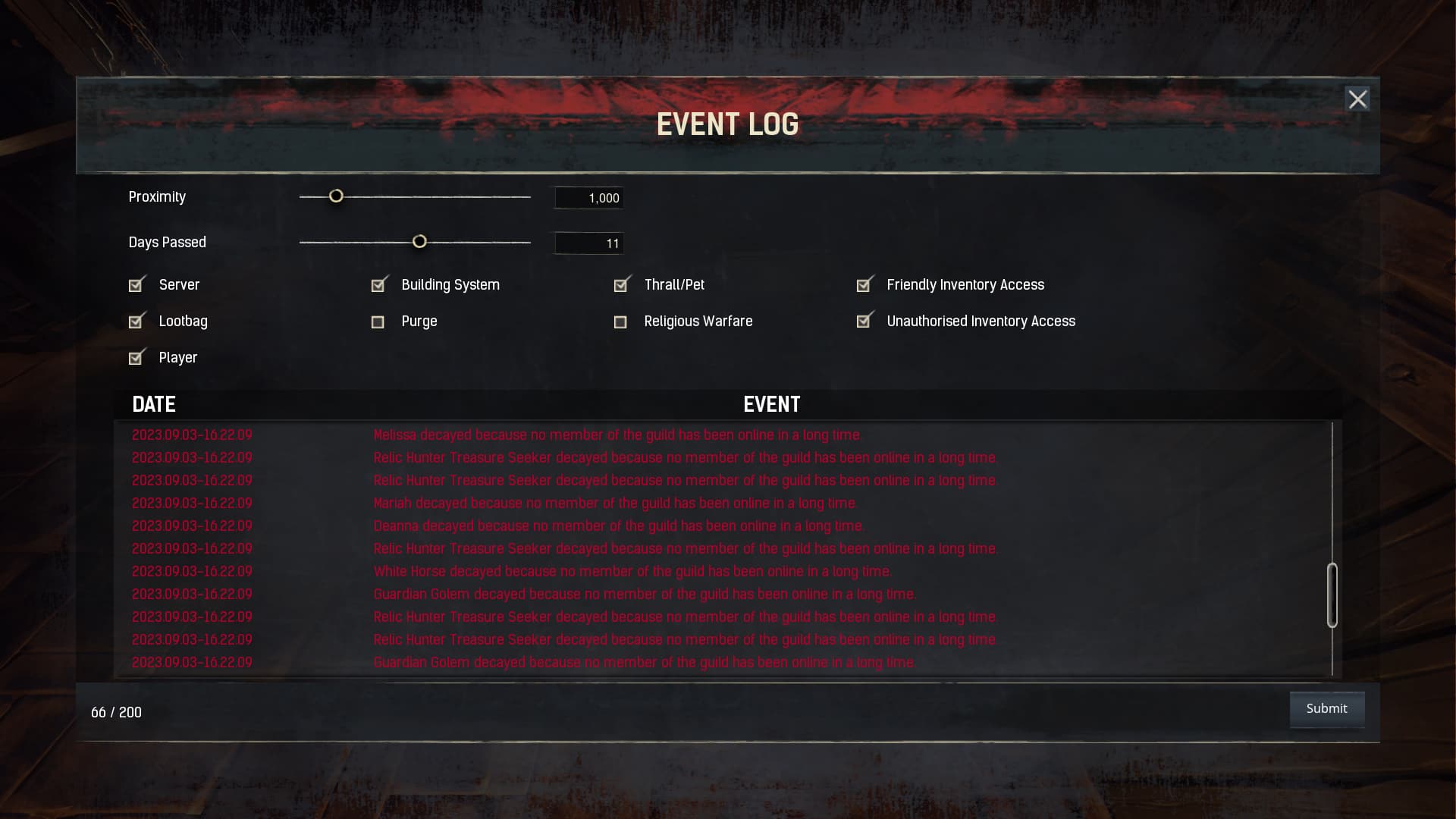Select the White Horse decayed log entry
Image resolution: width=1456 pixels, height=819 pixels.
click(x=633, y=571)
